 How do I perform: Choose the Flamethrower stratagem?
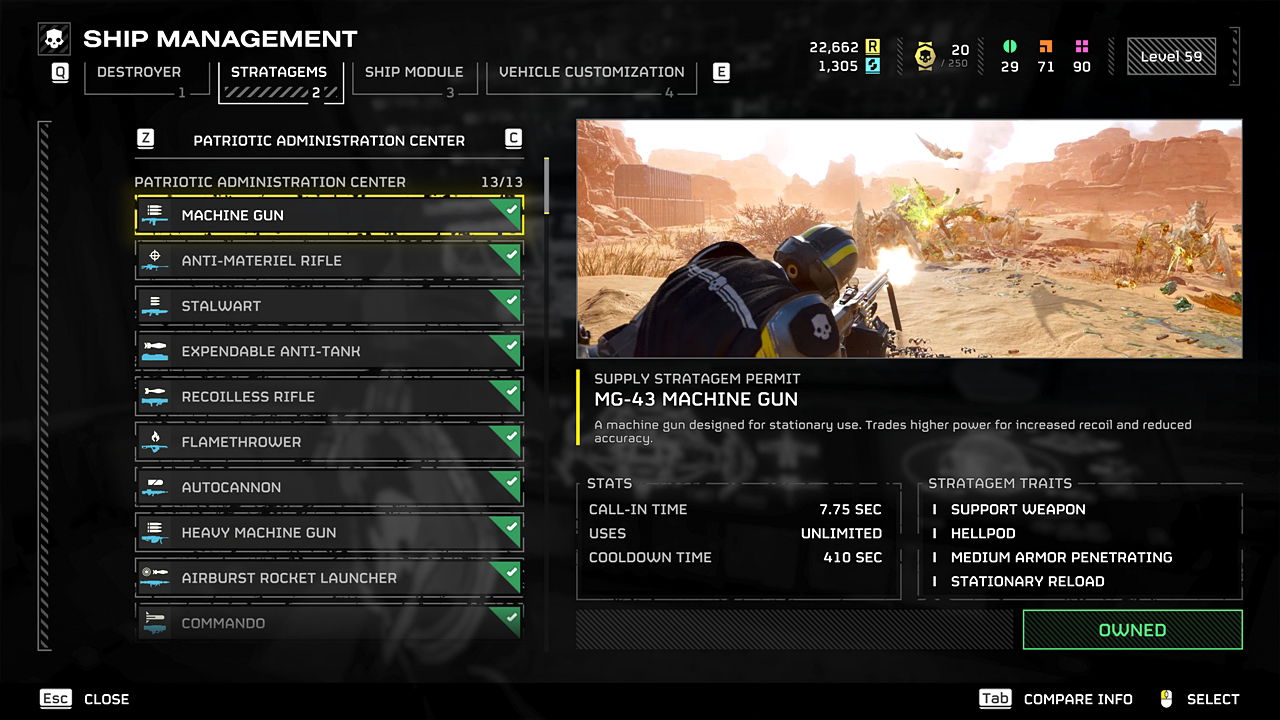coord(329,442)
